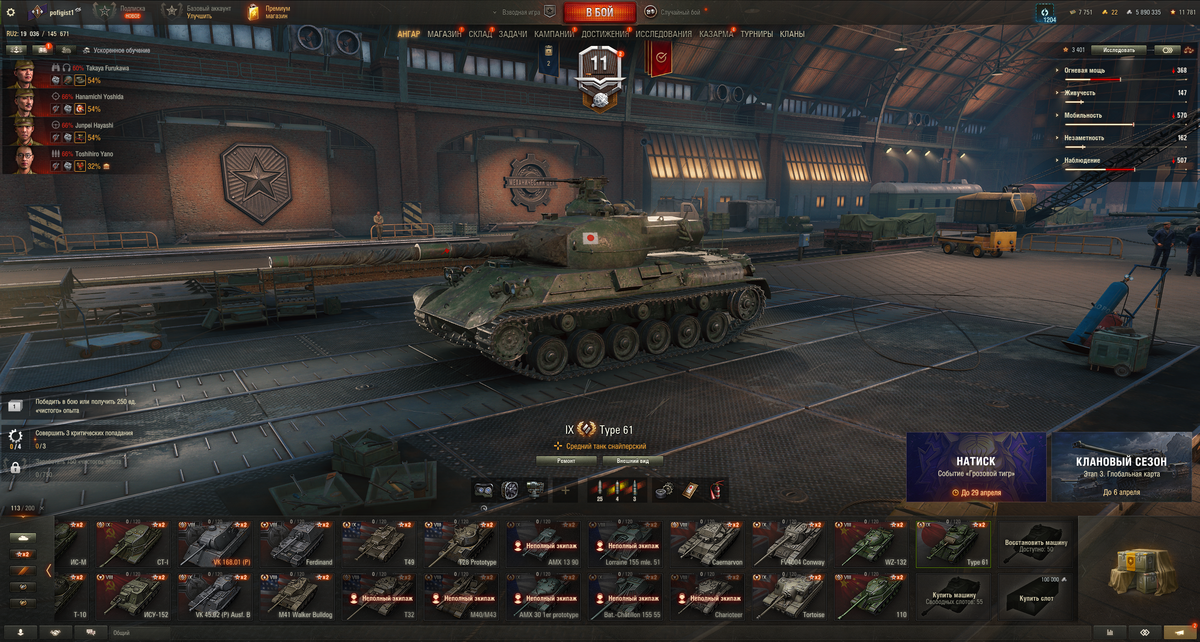The width and height of the screenshot is (1200, 642).
Task: Open the Внешний вид customization button
Action: (x=631, y=461)
